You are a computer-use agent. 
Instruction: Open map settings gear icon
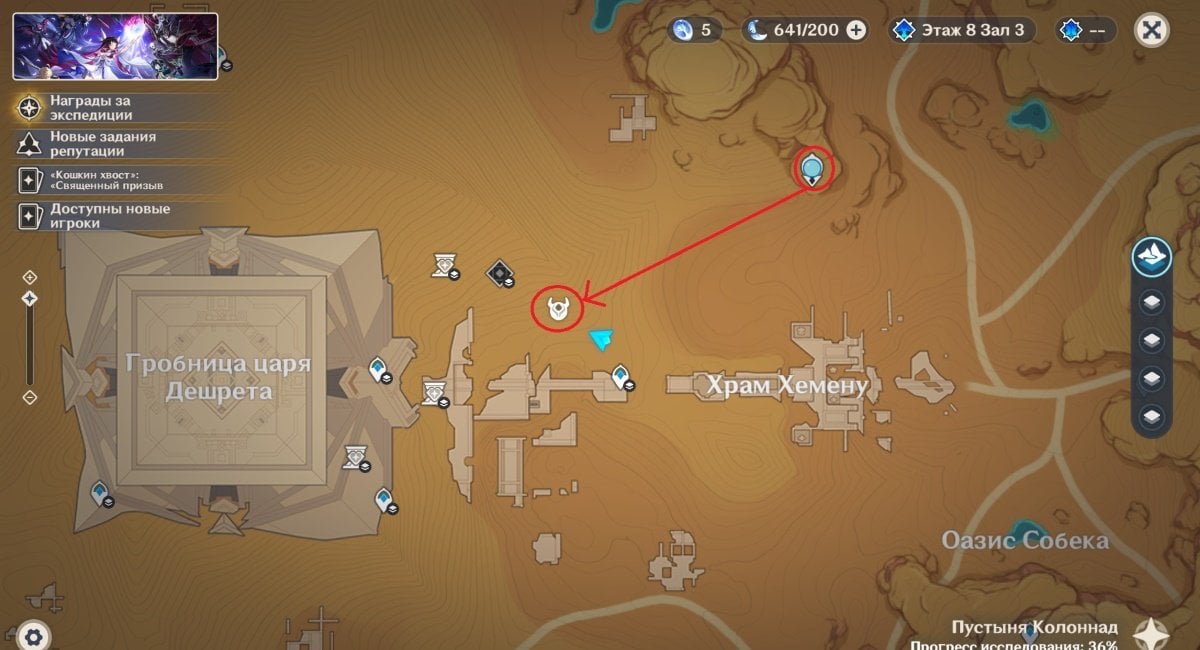pyautogui.click(x=33, y=635)
